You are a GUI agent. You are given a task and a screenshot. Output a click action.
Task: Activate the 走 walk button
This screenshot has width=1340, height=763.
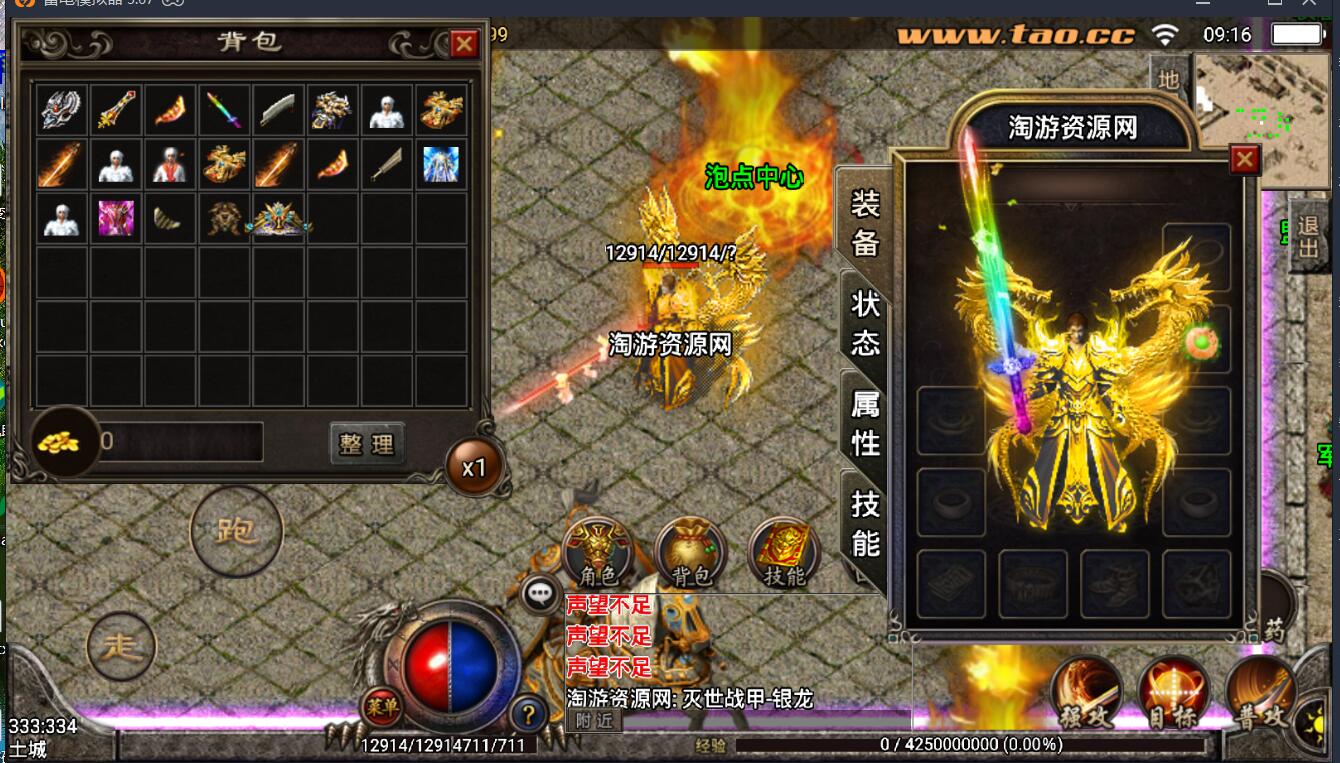point(121,646)
